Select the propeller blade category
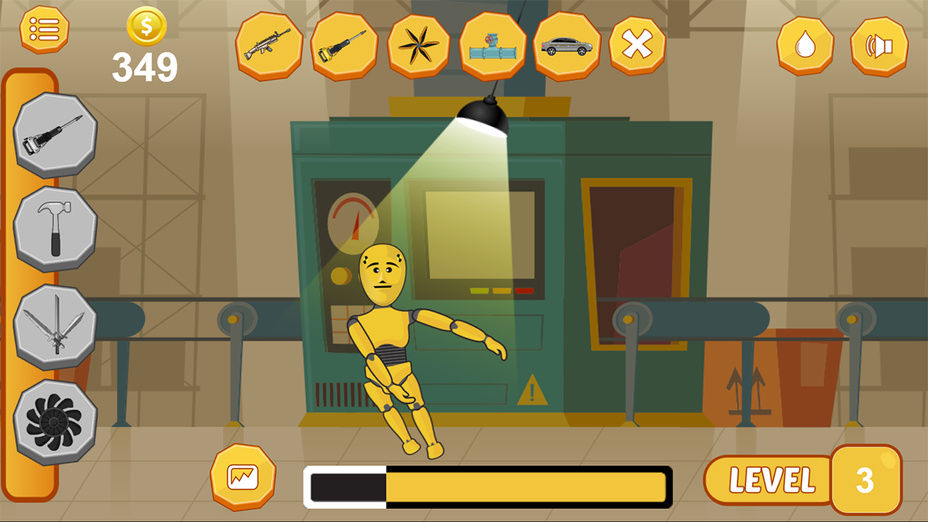Viewport: 928px width, 522px height. tap(418, 45)
